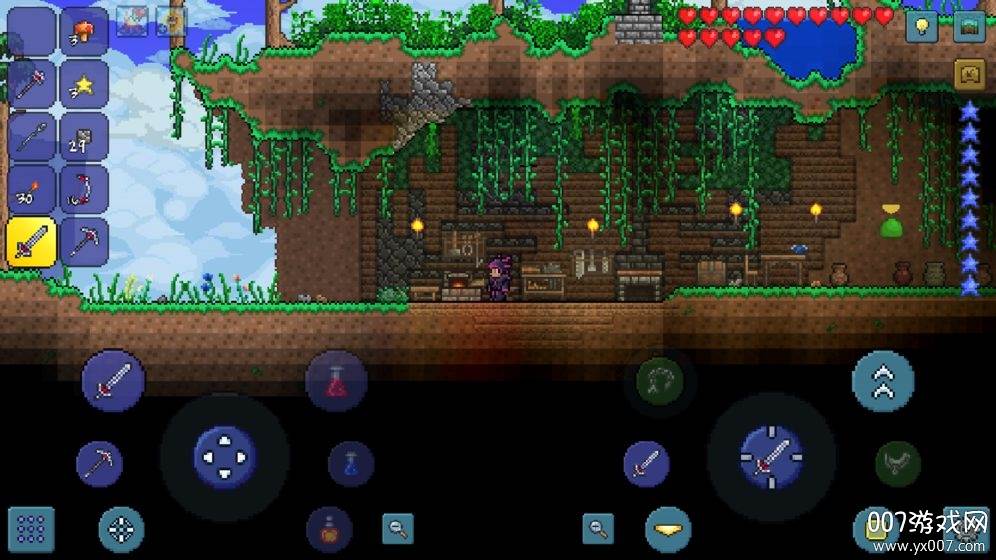This screenshot has height=560, width=996.
Task: Open the map button in the top corner
Action: coord(969,26)
